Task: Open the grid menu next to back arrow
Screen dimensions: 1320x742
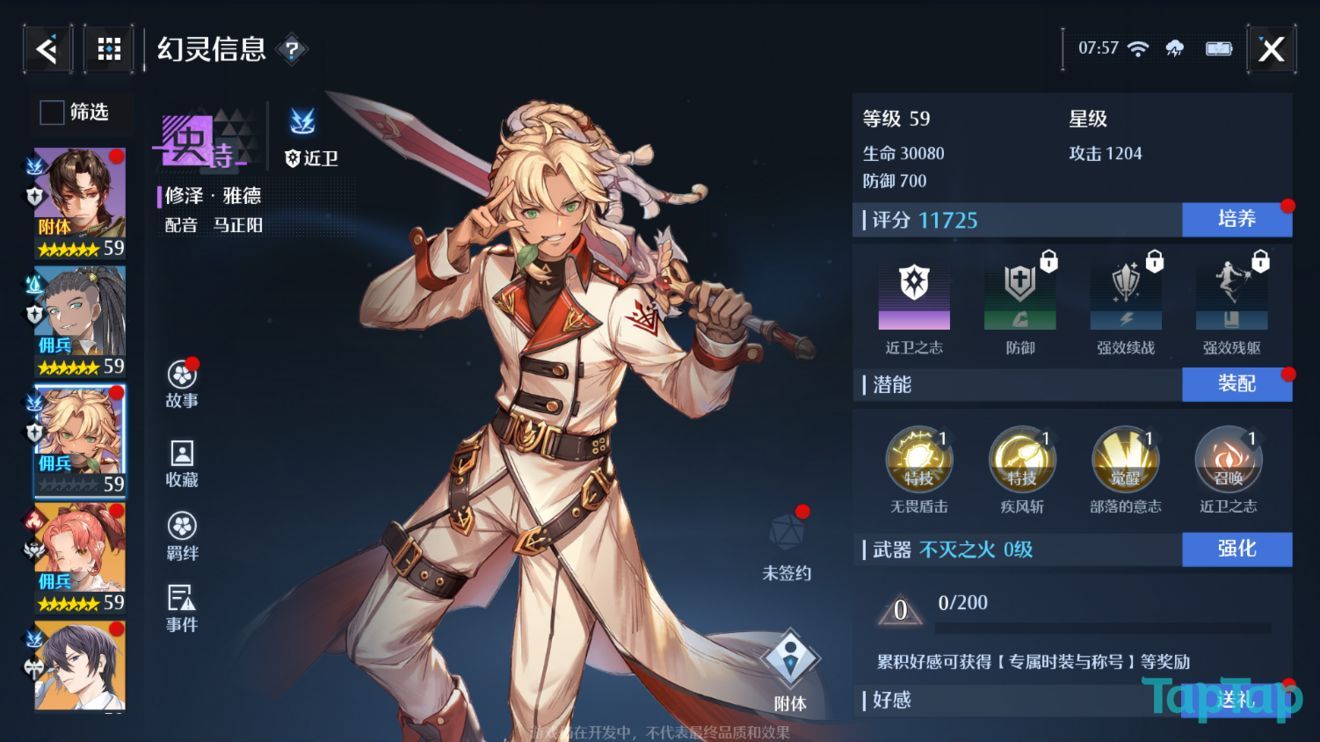Action: [108, 48]
